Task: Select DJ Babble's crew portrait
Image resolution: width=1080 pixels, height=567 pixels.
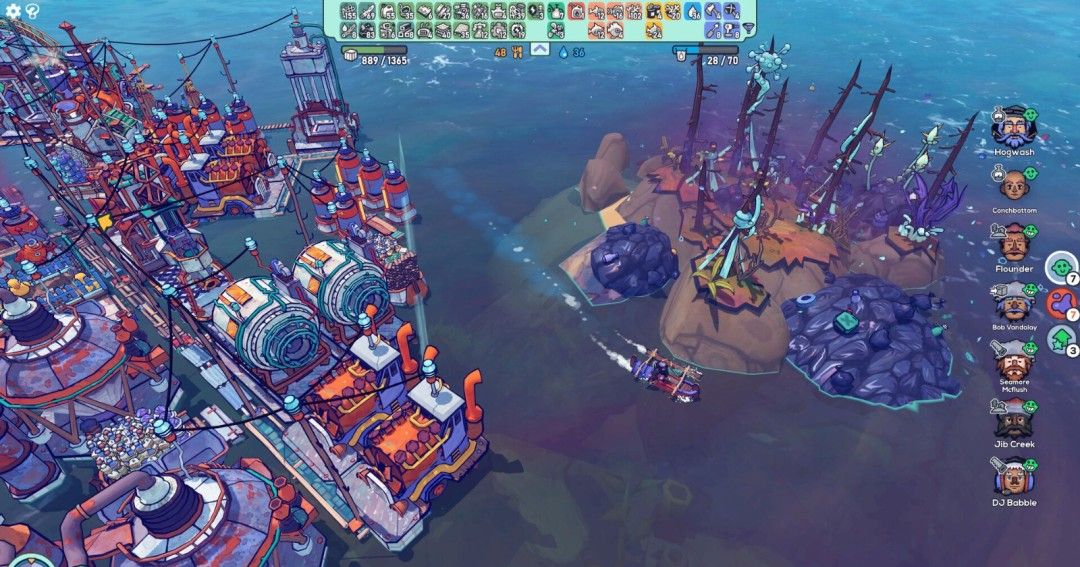Action: click(x=1011, y=476)
